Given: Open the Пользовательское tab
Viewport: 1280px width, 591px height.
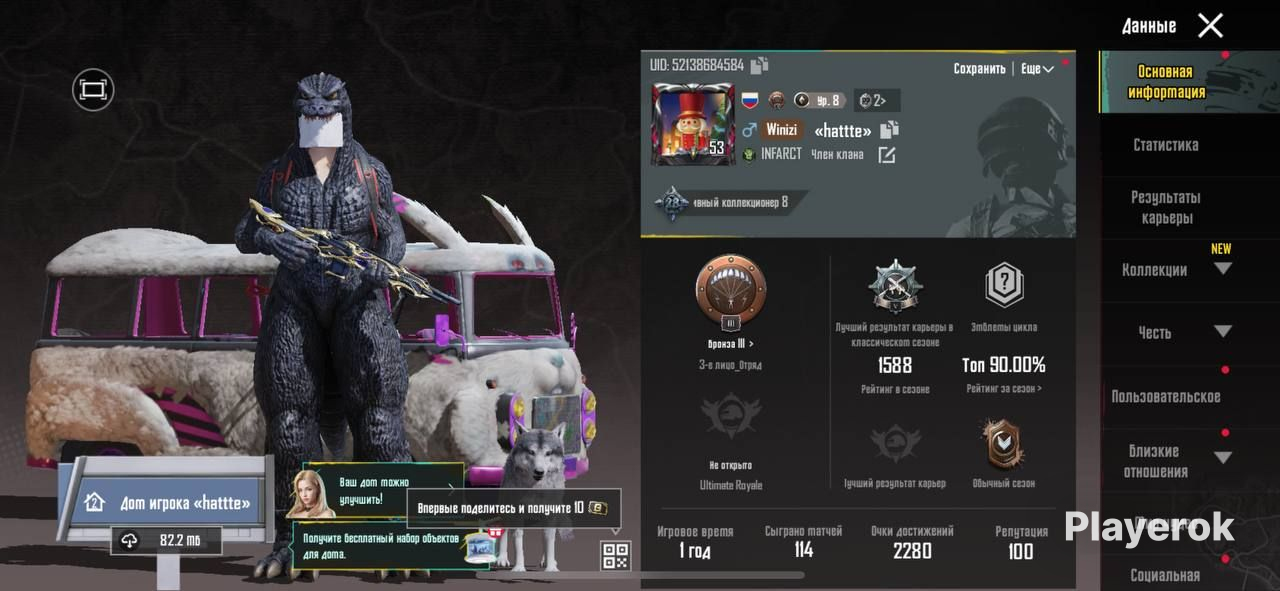Looking at the screenshot, I should click(1165, 397).
